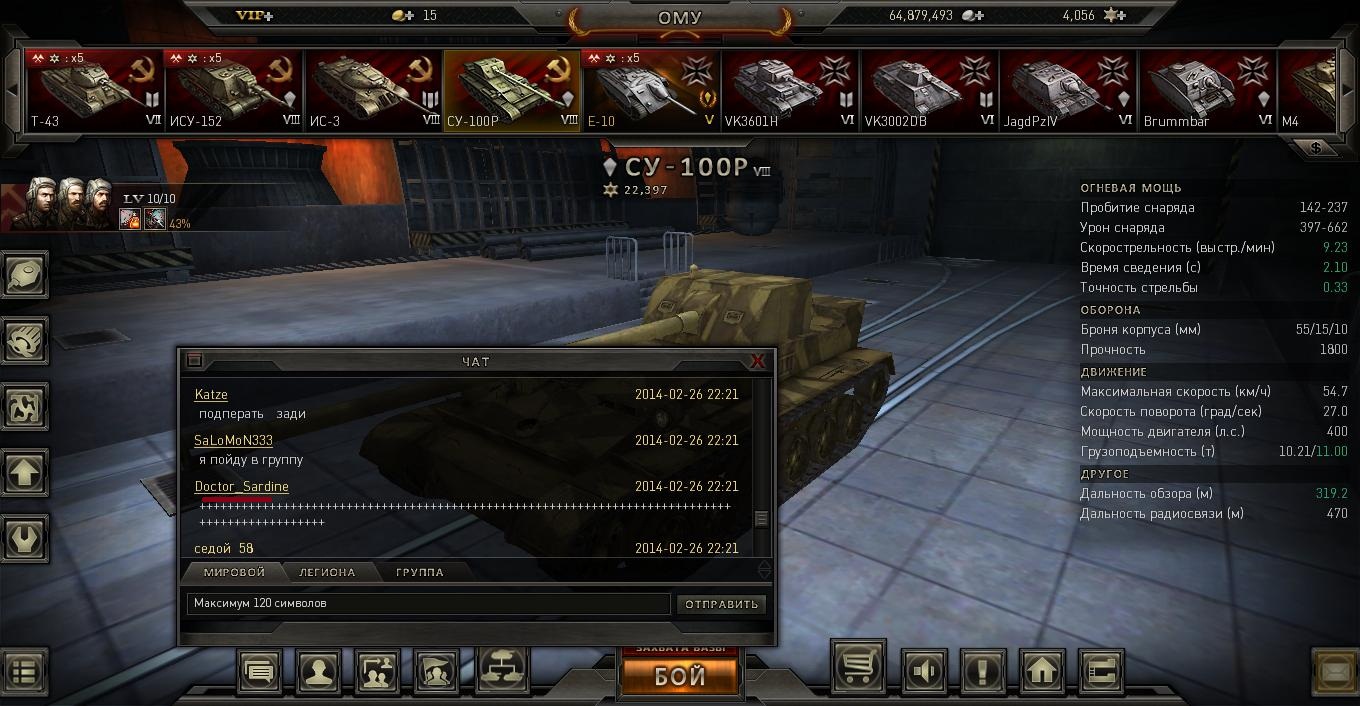This screenshot has width=1360, height=706.
Task: Choose the ИС-3 tank thumbnail
Action: tap(374, 91)
